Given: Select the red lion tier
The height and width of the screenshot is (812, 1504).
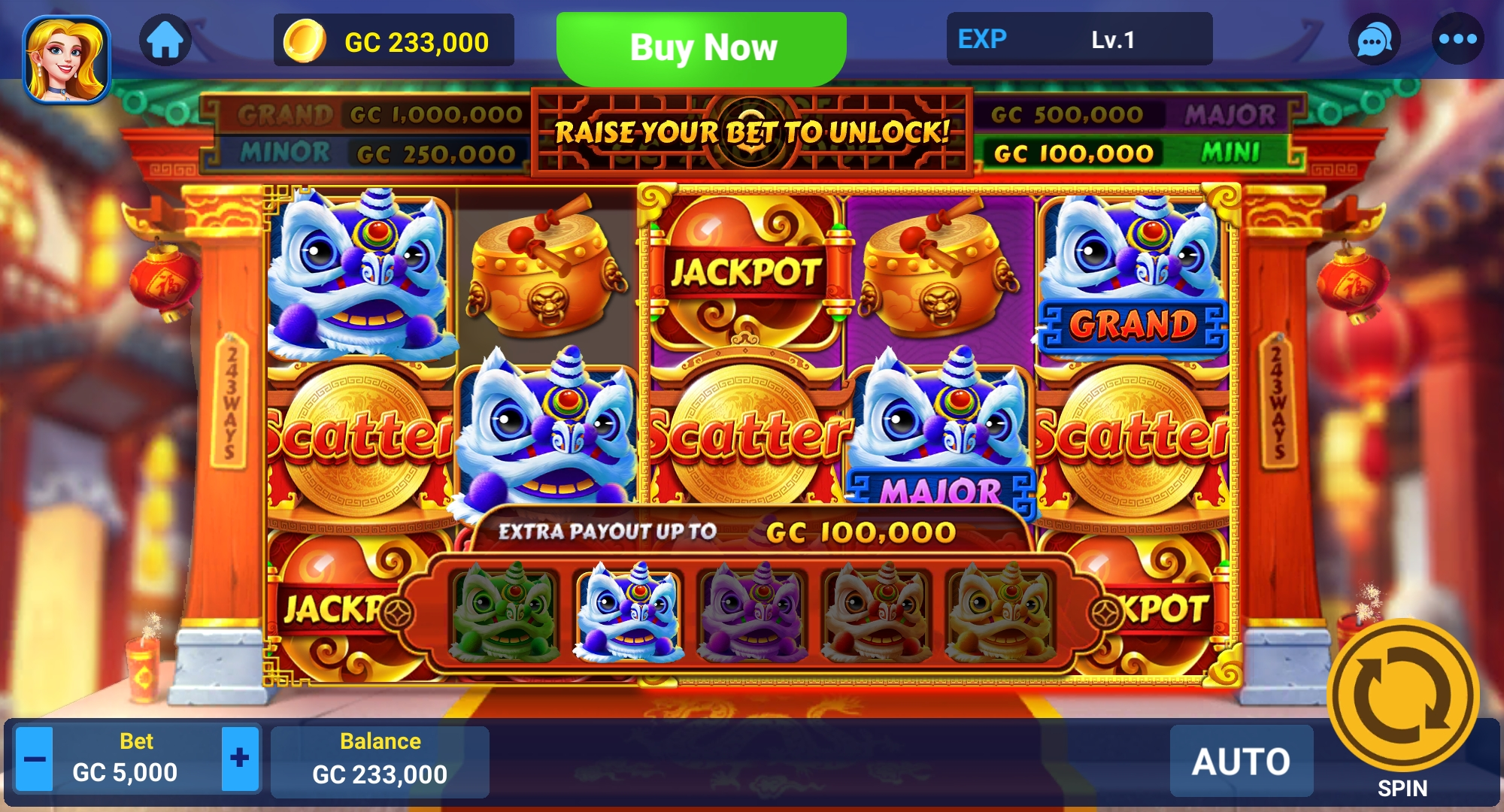Looking at the screenshot, I should click(876, 612).
